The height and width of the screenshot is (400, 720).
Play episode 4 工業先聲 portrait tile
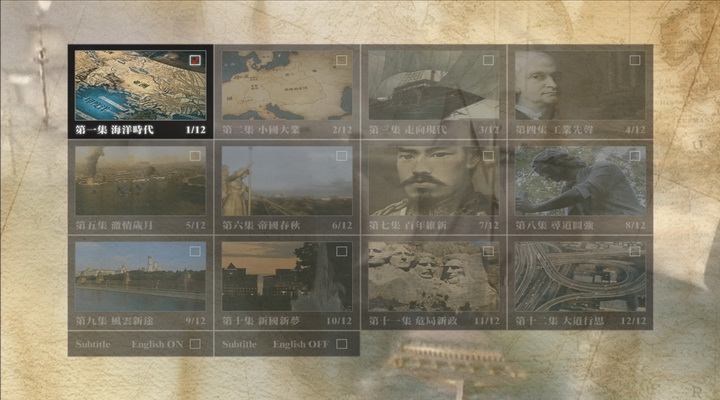click(x=580, y=91)
